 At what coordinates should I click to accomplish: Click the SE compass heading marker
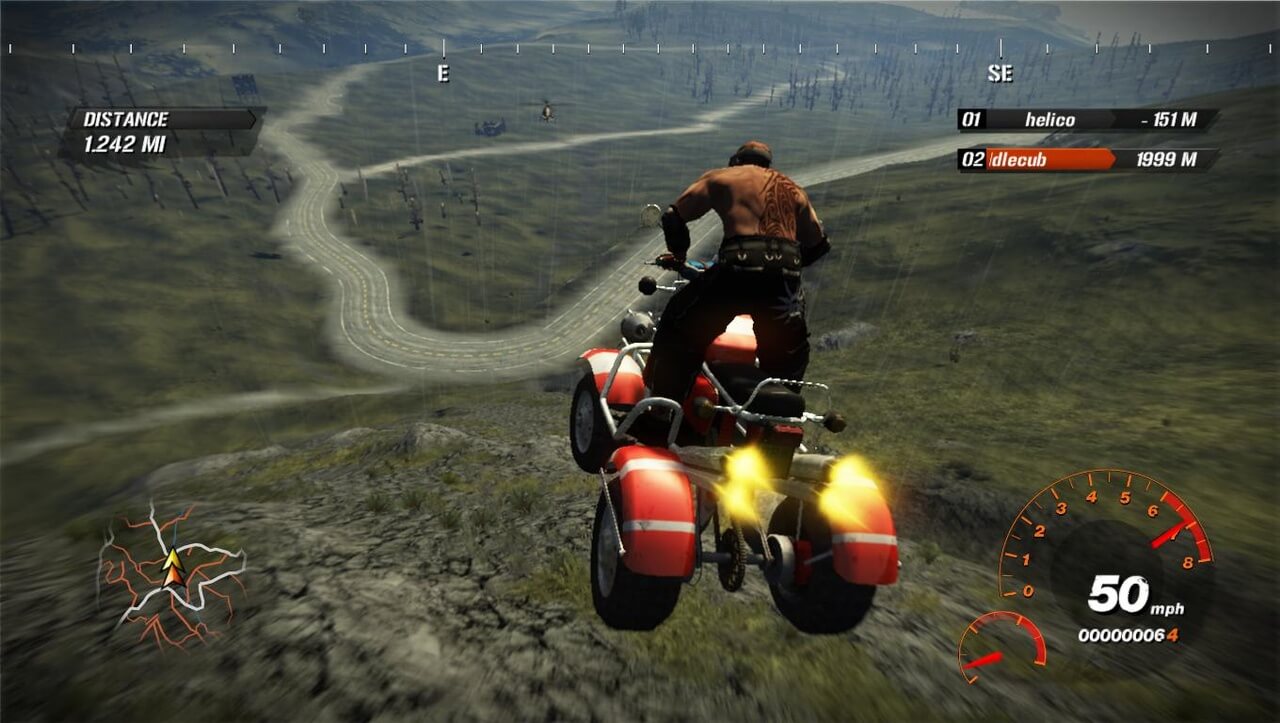click(999, 73)
